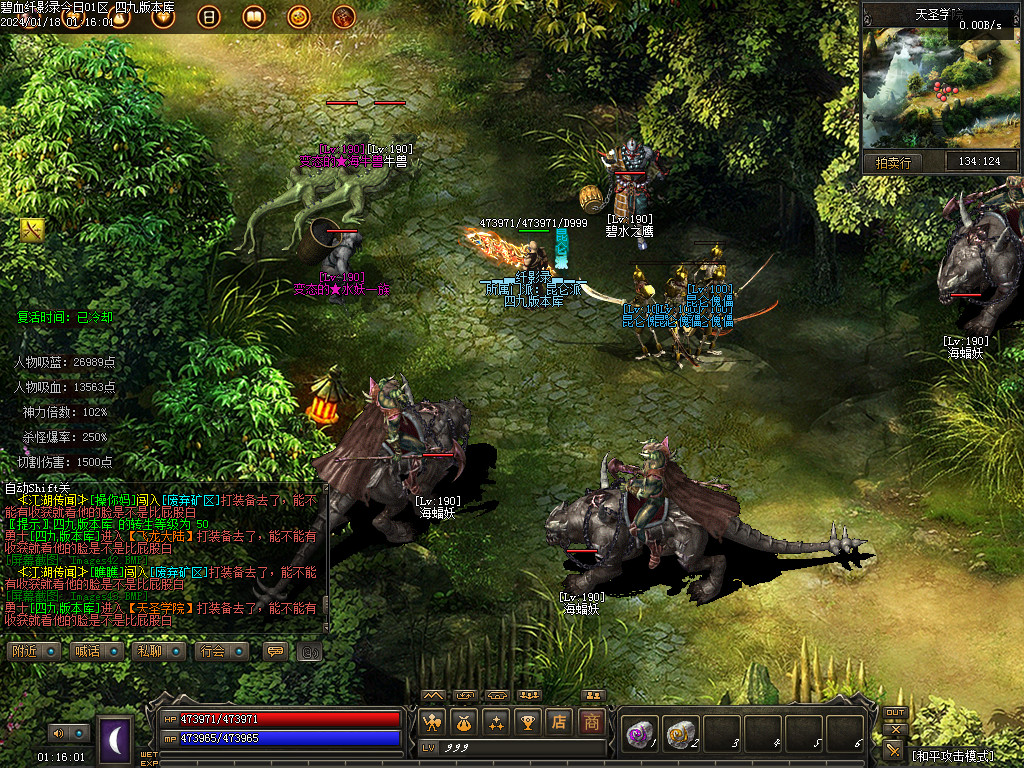Select the 私聊 private chat channel
The height and width of the screenshot is (768, 1024).
(x=157, y=651)
